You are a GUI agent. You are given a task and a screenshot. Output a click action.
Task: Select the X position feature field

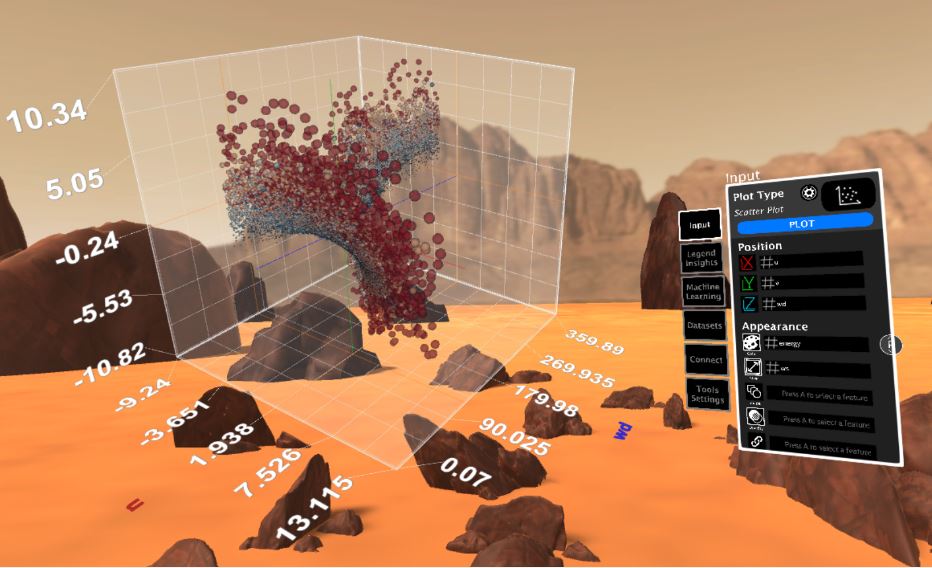[x=811, y=260]
